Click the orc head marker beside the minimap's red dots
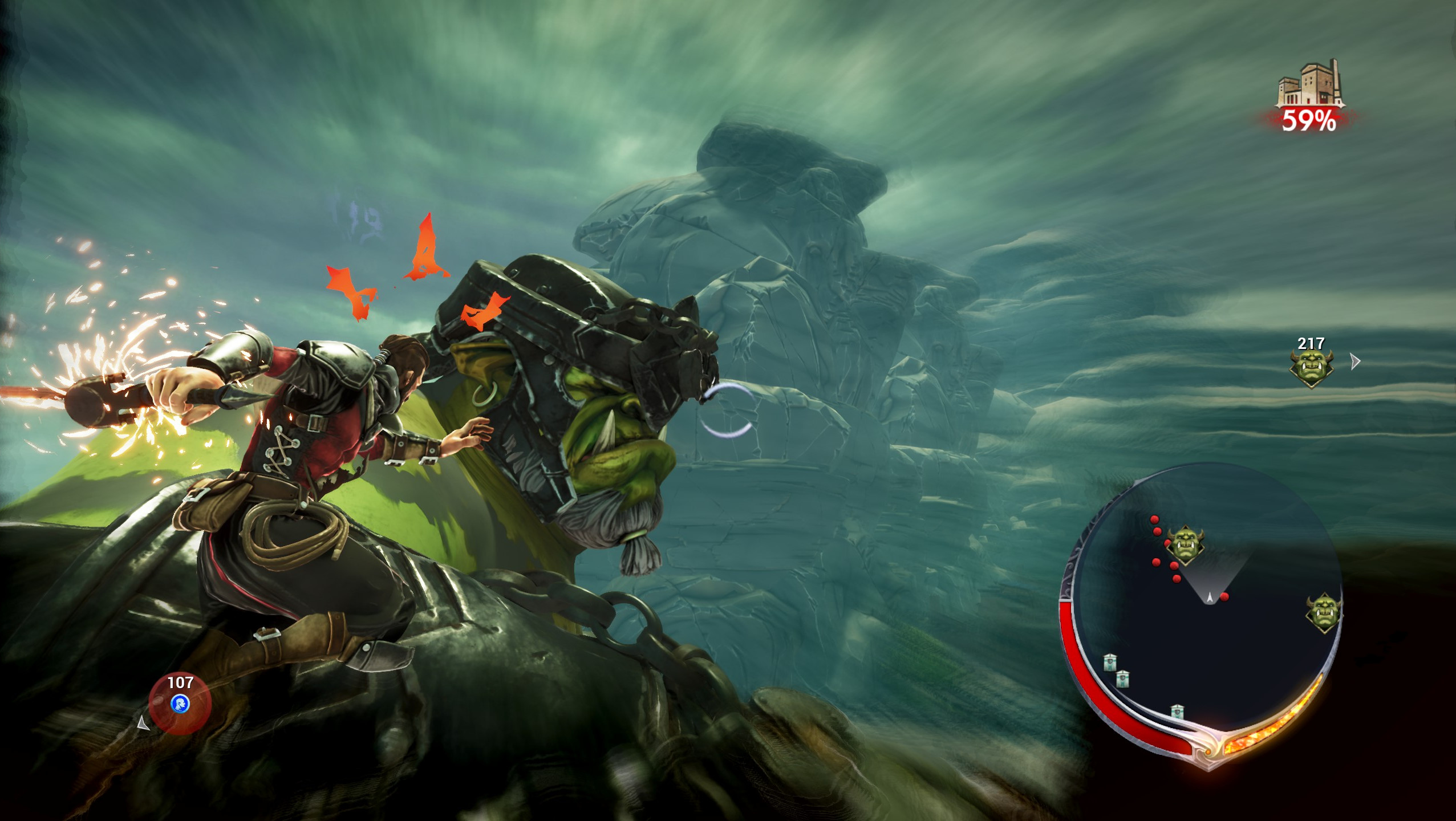Screen dimensions: 1456x821 tap(1185, 545)
